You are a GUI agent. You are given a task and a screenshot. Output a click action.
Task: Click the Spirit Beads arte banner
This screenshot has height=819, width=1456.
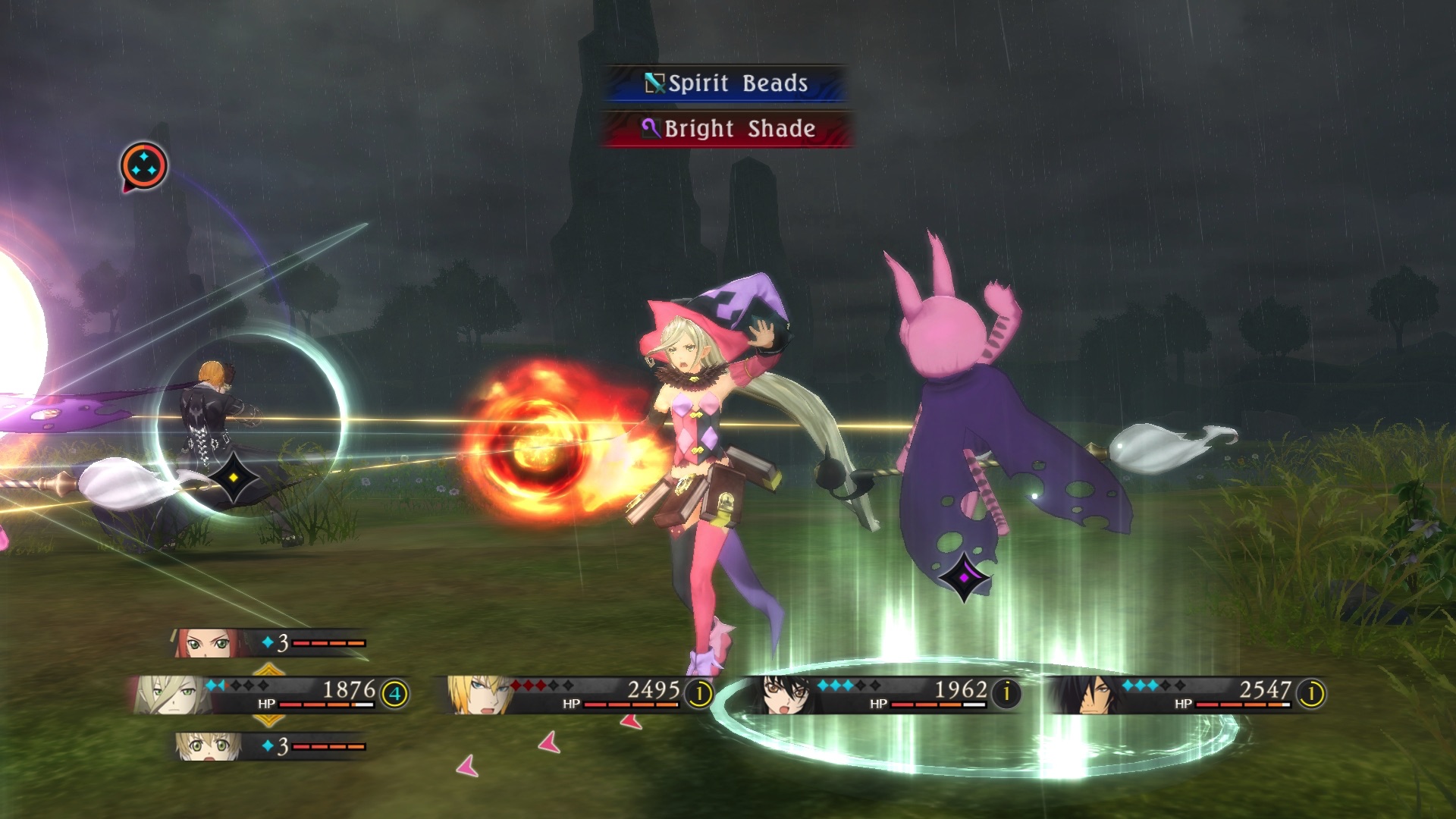tap(725, 83)
